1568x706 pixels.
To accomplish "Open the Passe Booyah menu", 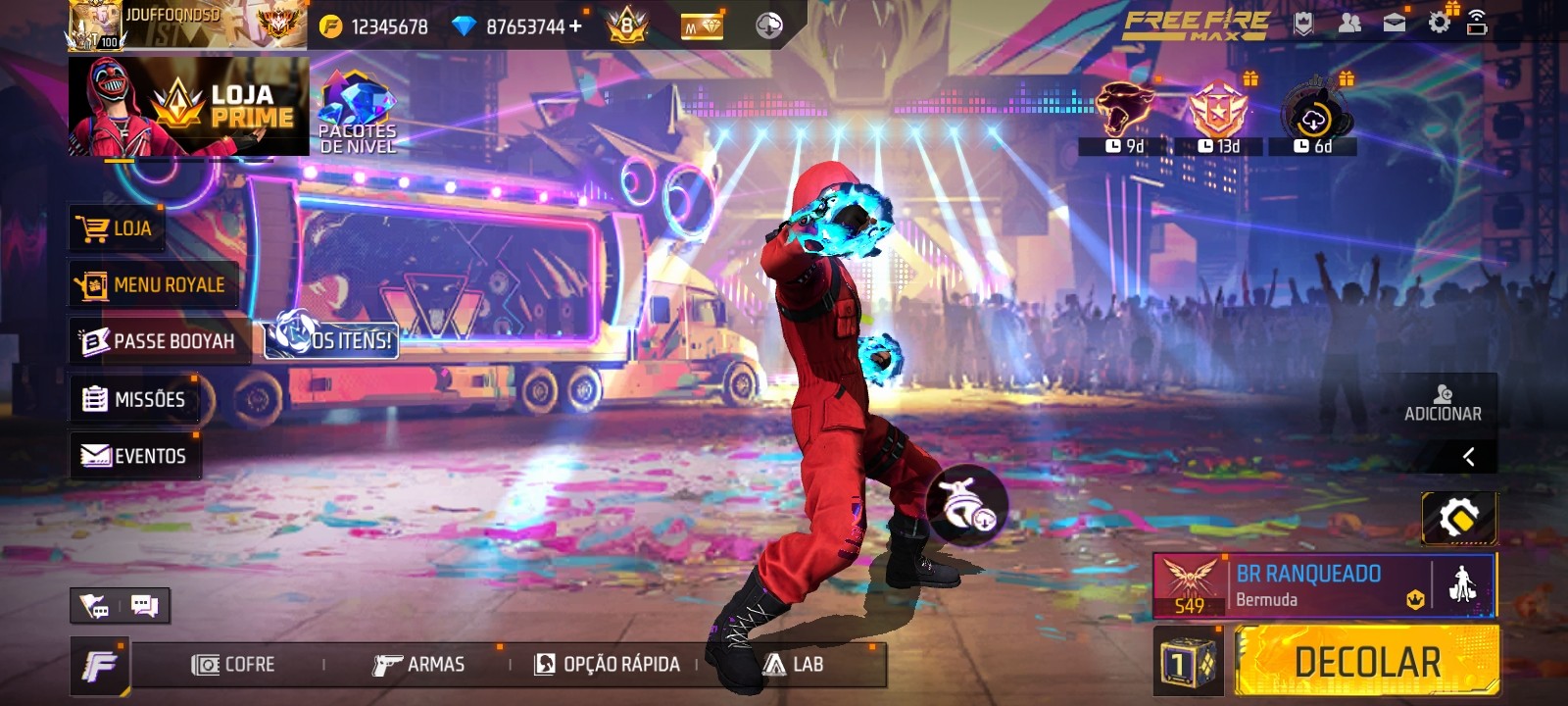I will [159, 341].
